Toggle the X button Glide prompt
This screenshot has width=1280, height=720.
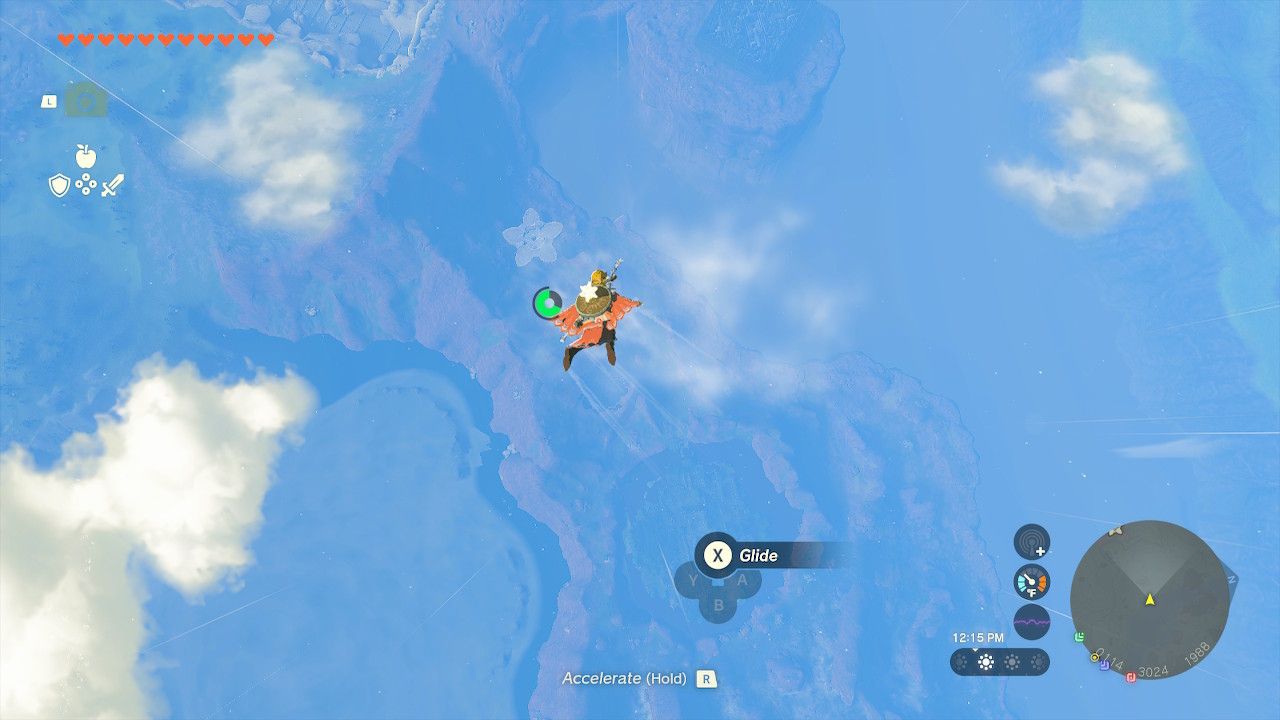[x=716, y=557]
